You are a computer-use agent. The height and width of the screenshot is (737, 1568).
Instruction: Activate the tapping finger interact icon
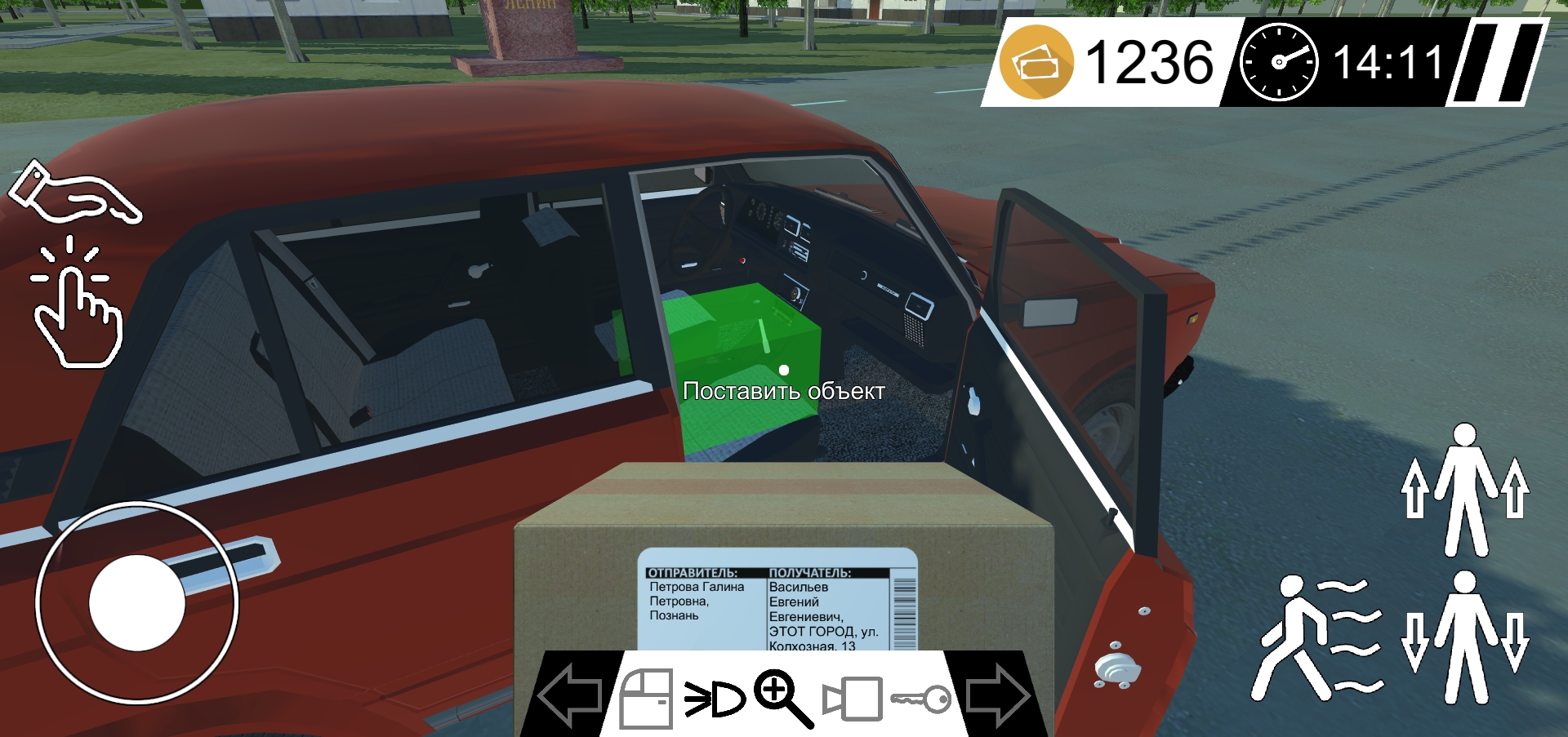coord(75,304)
